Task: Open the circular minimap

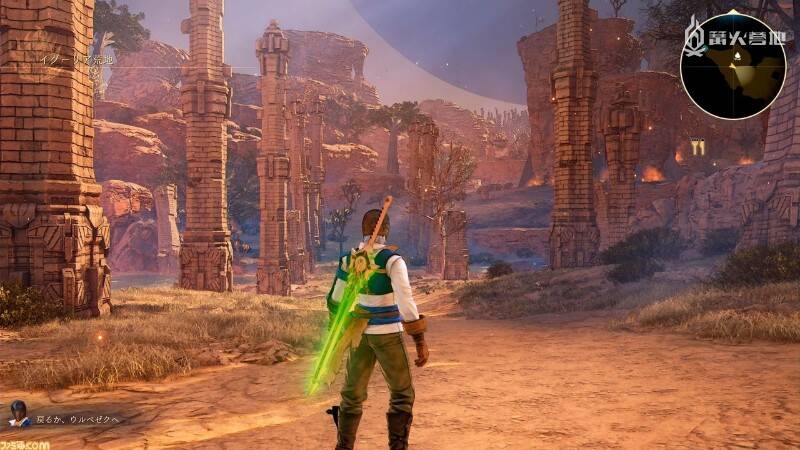Action: tap(733, 65)
